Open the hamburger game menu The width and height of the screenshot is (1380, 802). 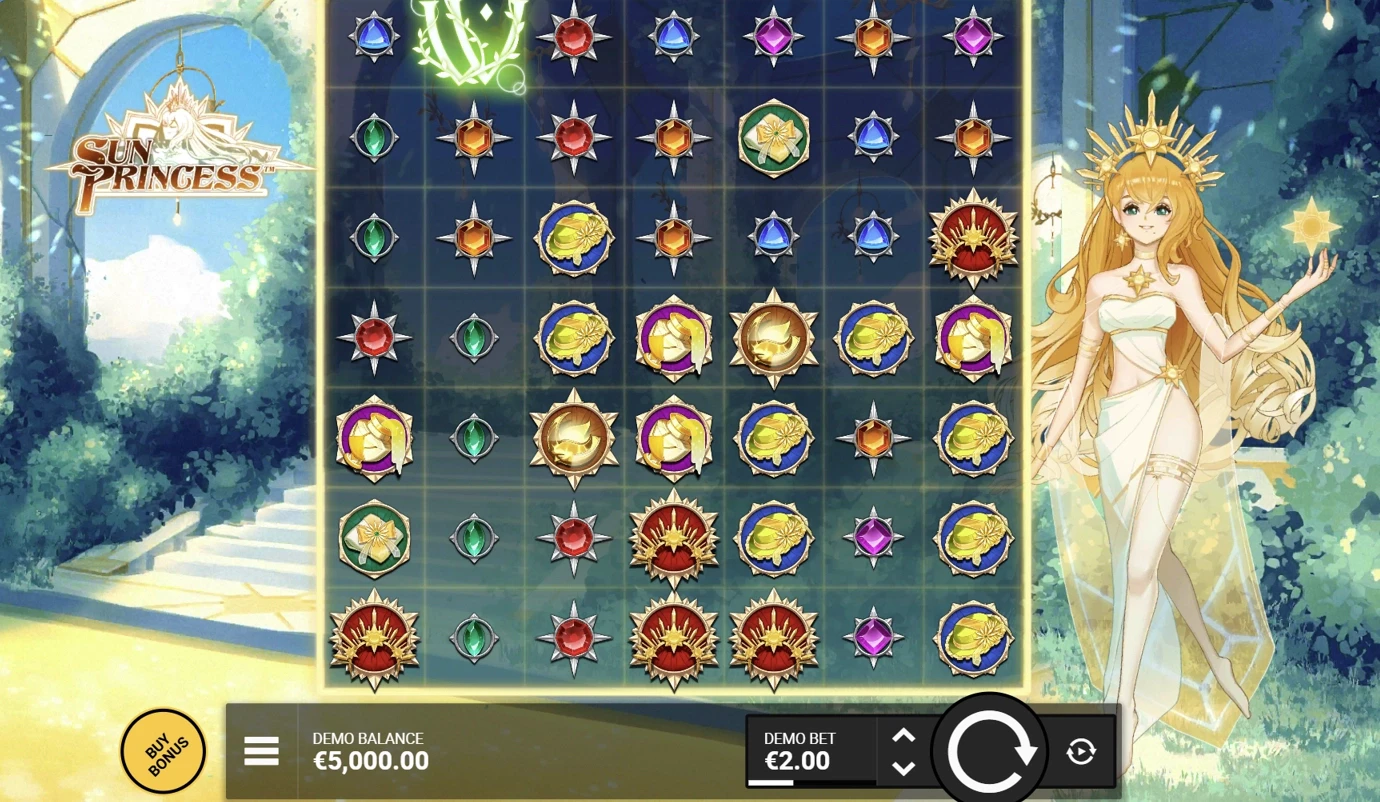pos(261,750)
